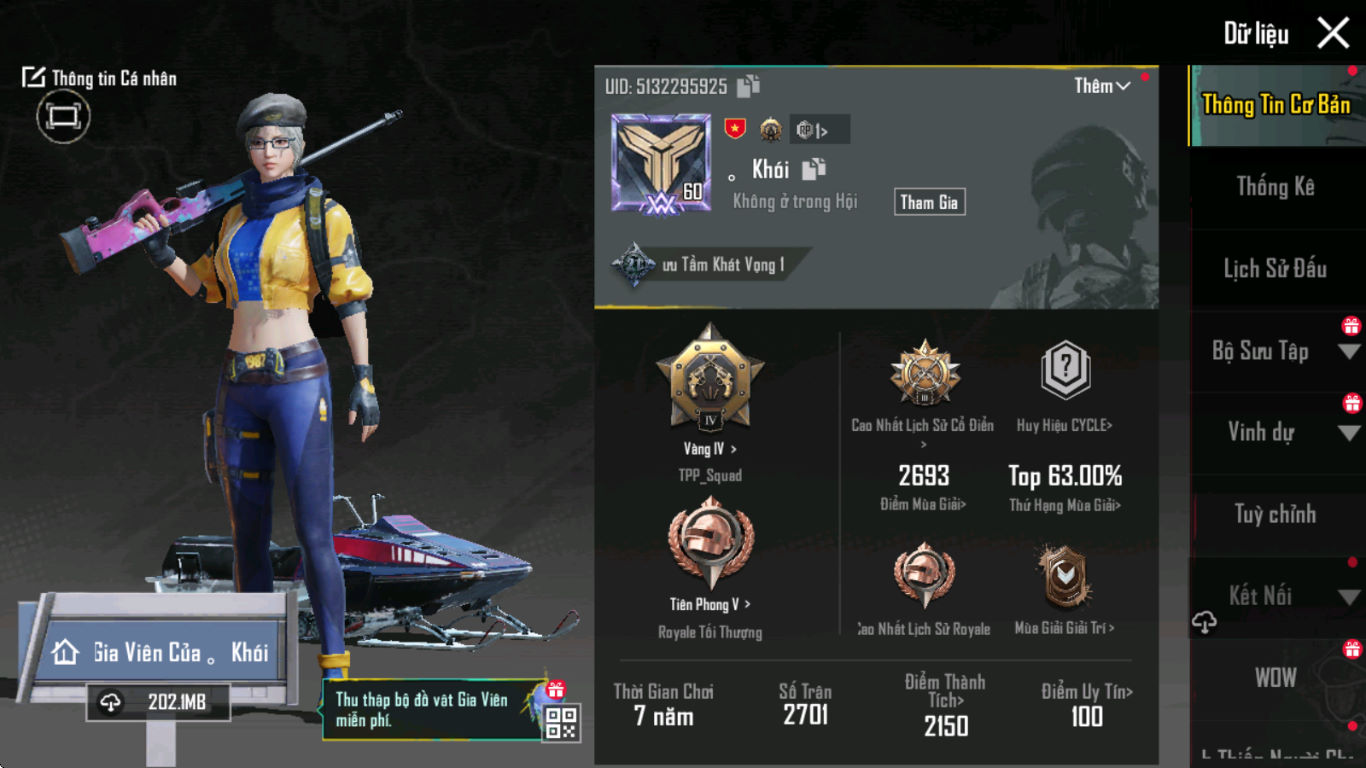
Task: Copy the UID number
Action: (749, 87)
